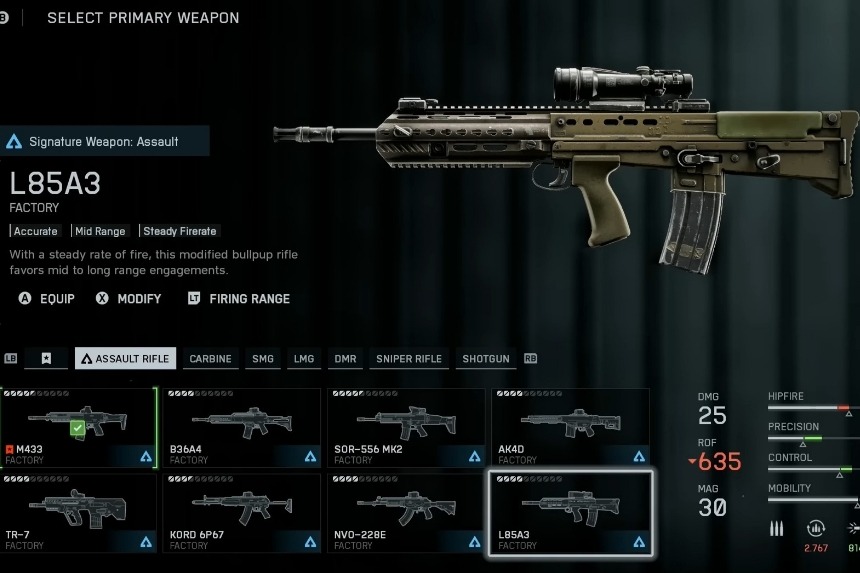
Task: Select the TR-7 weapon tile
Action: (x=78, y=513)
